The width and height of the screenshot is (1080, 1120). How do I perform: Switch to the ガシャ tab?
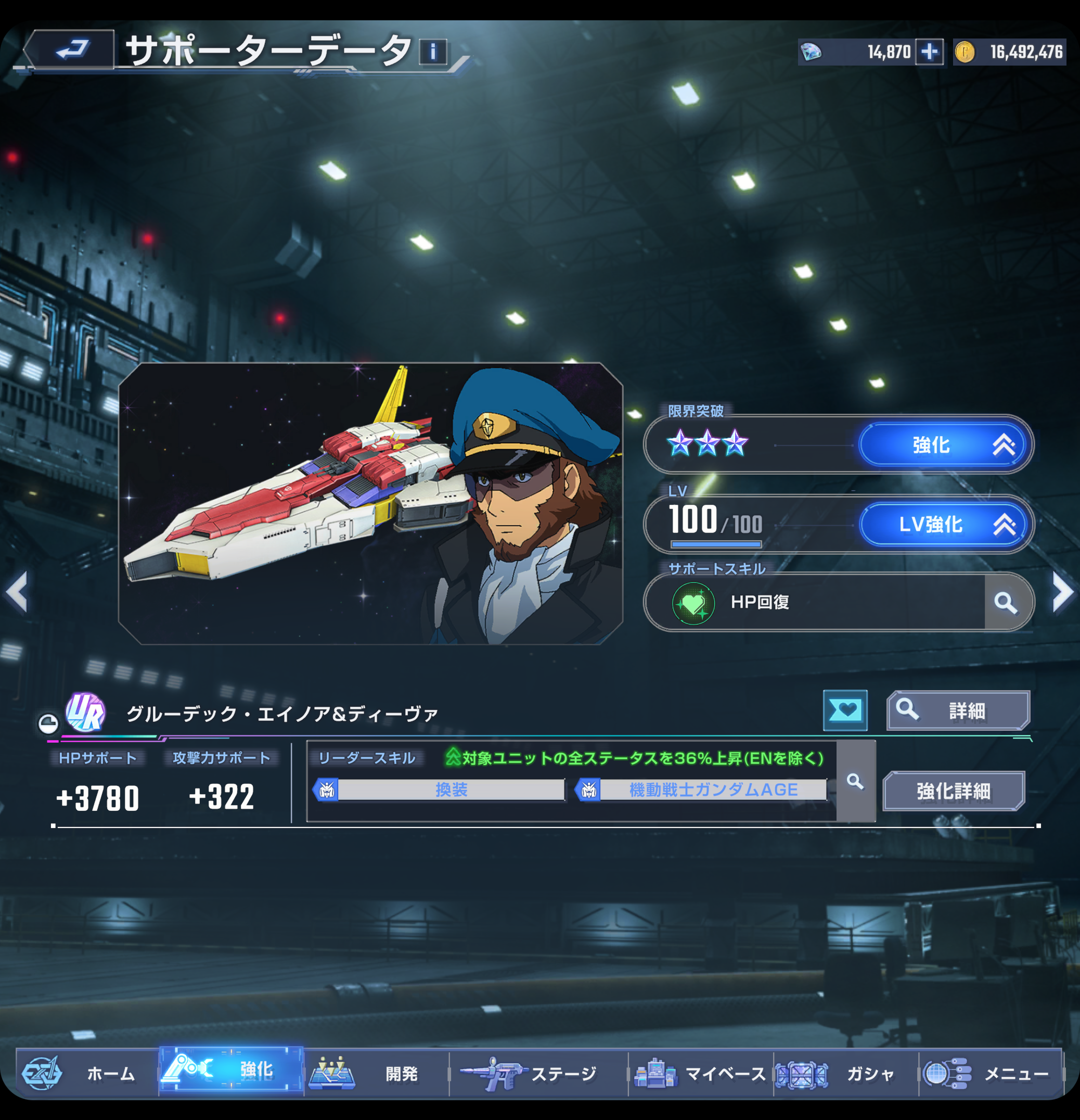(x=845, y=1074)
